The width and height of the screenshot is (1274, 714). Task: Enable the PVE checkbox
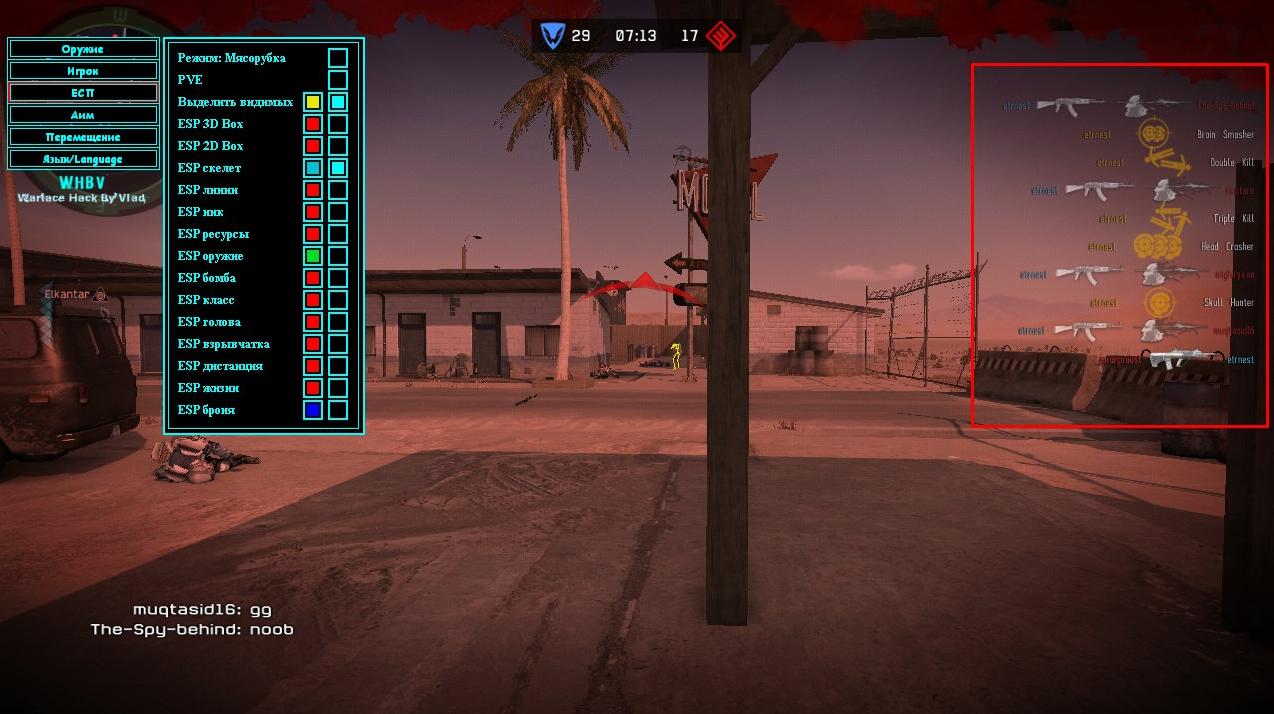pos(338,80)
